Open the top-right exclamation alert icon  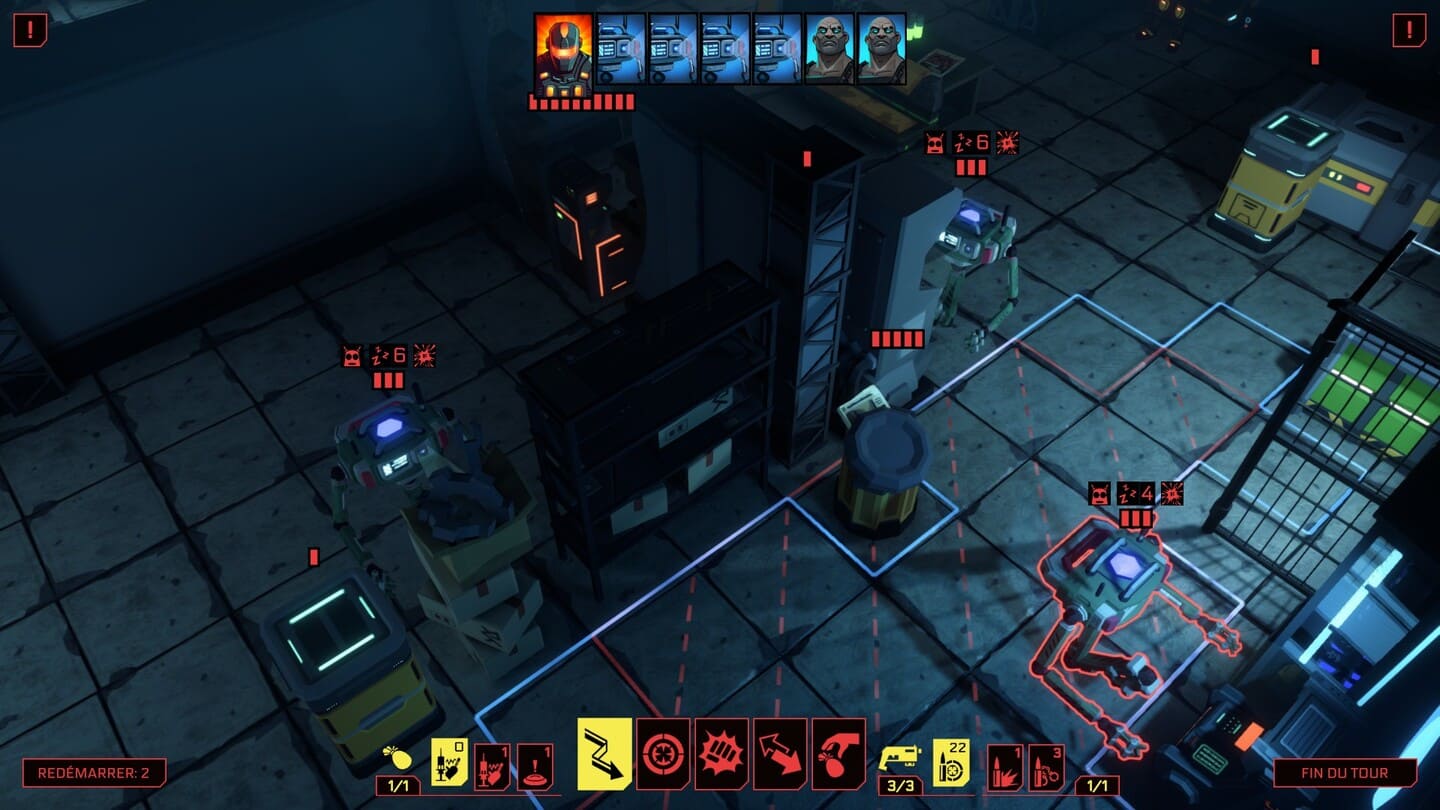click(x=1409, y=30)
